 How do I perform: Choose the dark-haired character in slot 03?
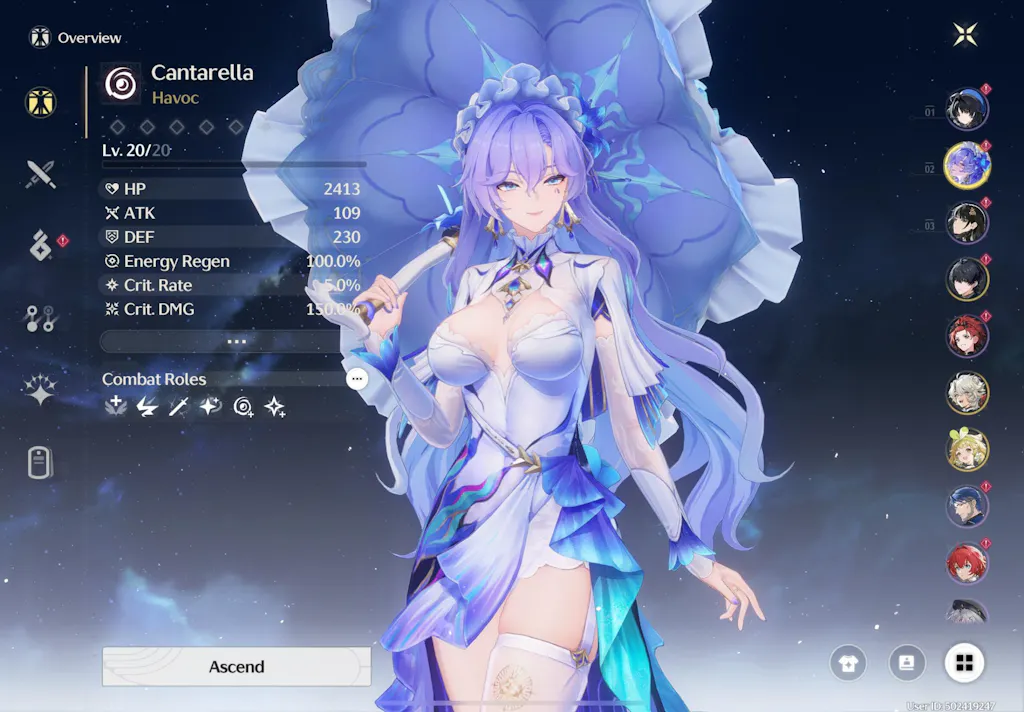(x=967, y=223)
